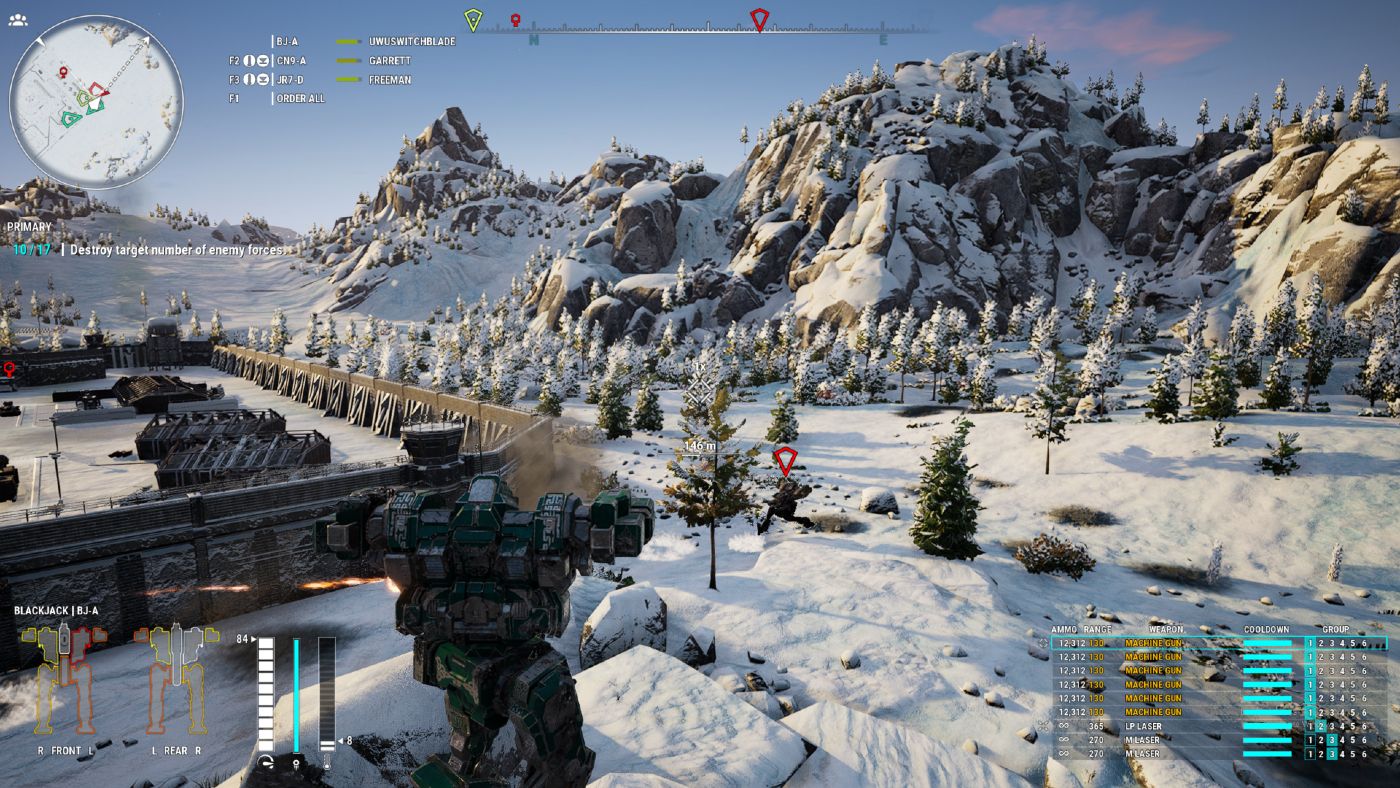Expand the PRIMARY objective panel
The height and width of the screenshot is (788, 1400).
[x=27, y=227]
